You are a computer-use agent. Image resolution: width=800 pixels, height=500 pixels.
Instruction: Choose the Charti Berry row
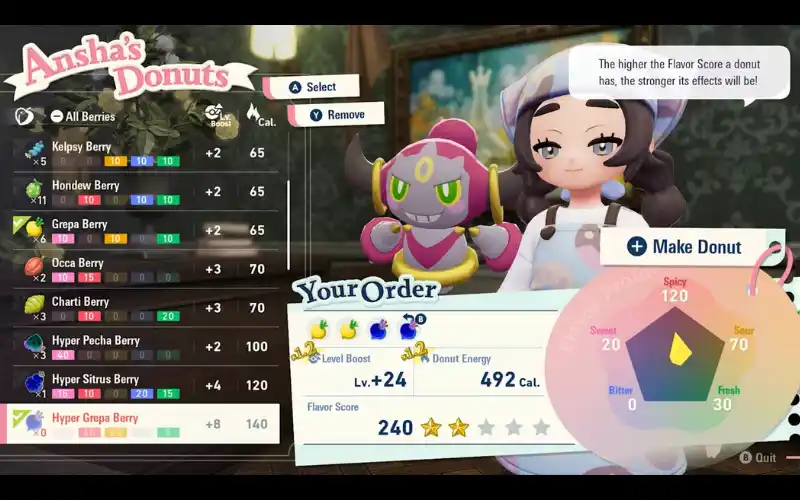coord(140,307)
